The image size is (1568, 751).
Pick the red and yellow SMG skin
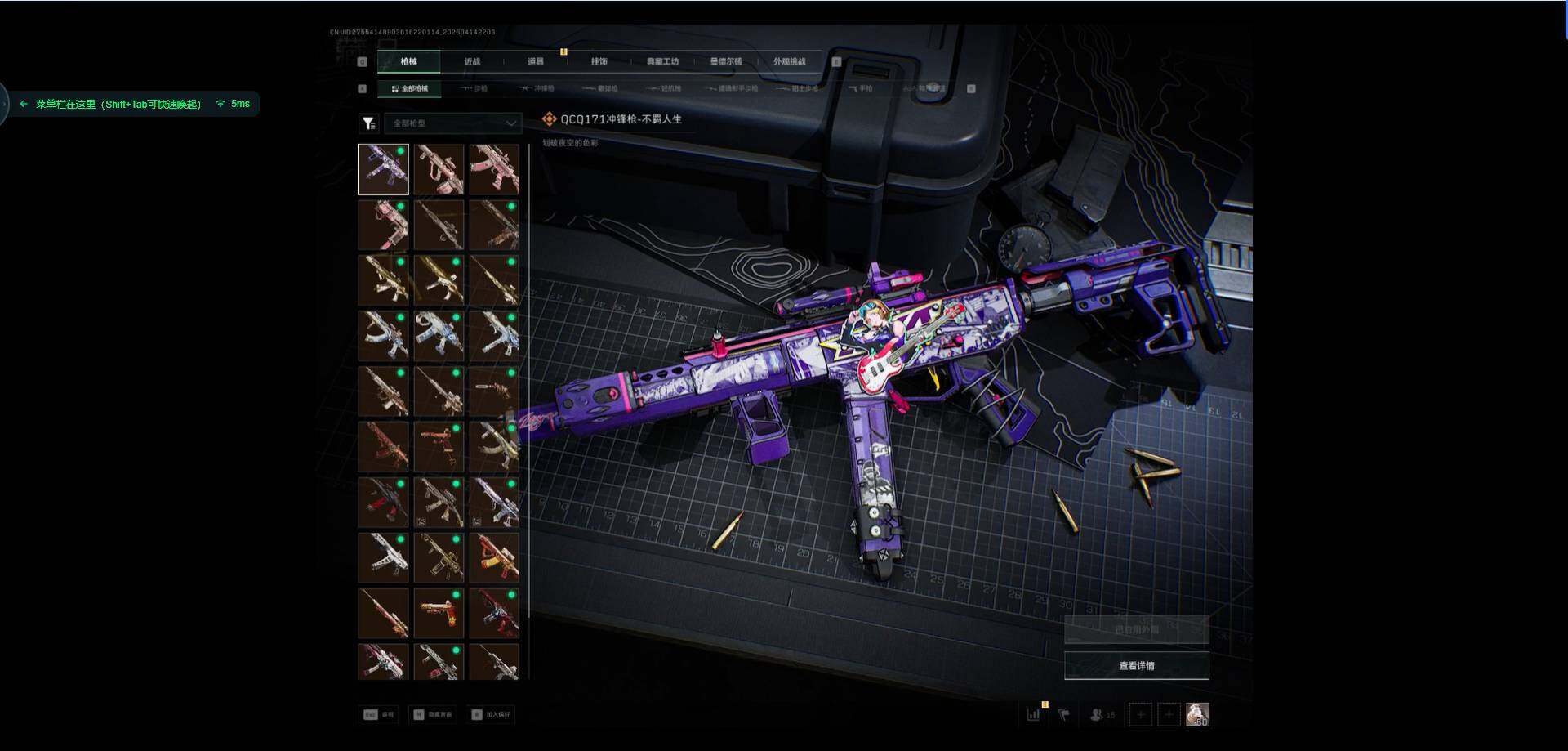click(494, 557)
